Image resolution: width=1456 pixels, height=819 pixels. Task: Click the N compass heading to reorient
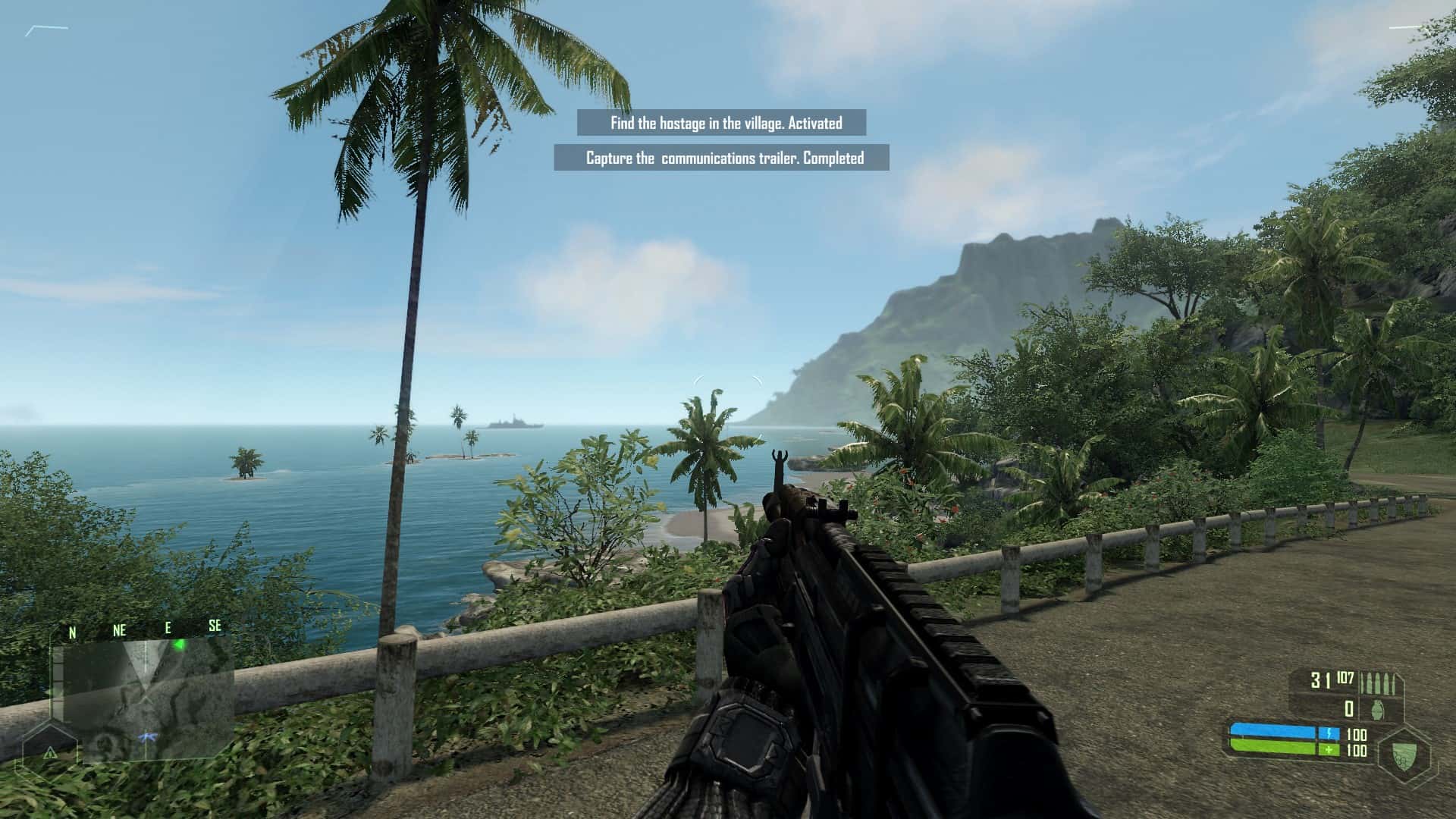pos(72,631)
